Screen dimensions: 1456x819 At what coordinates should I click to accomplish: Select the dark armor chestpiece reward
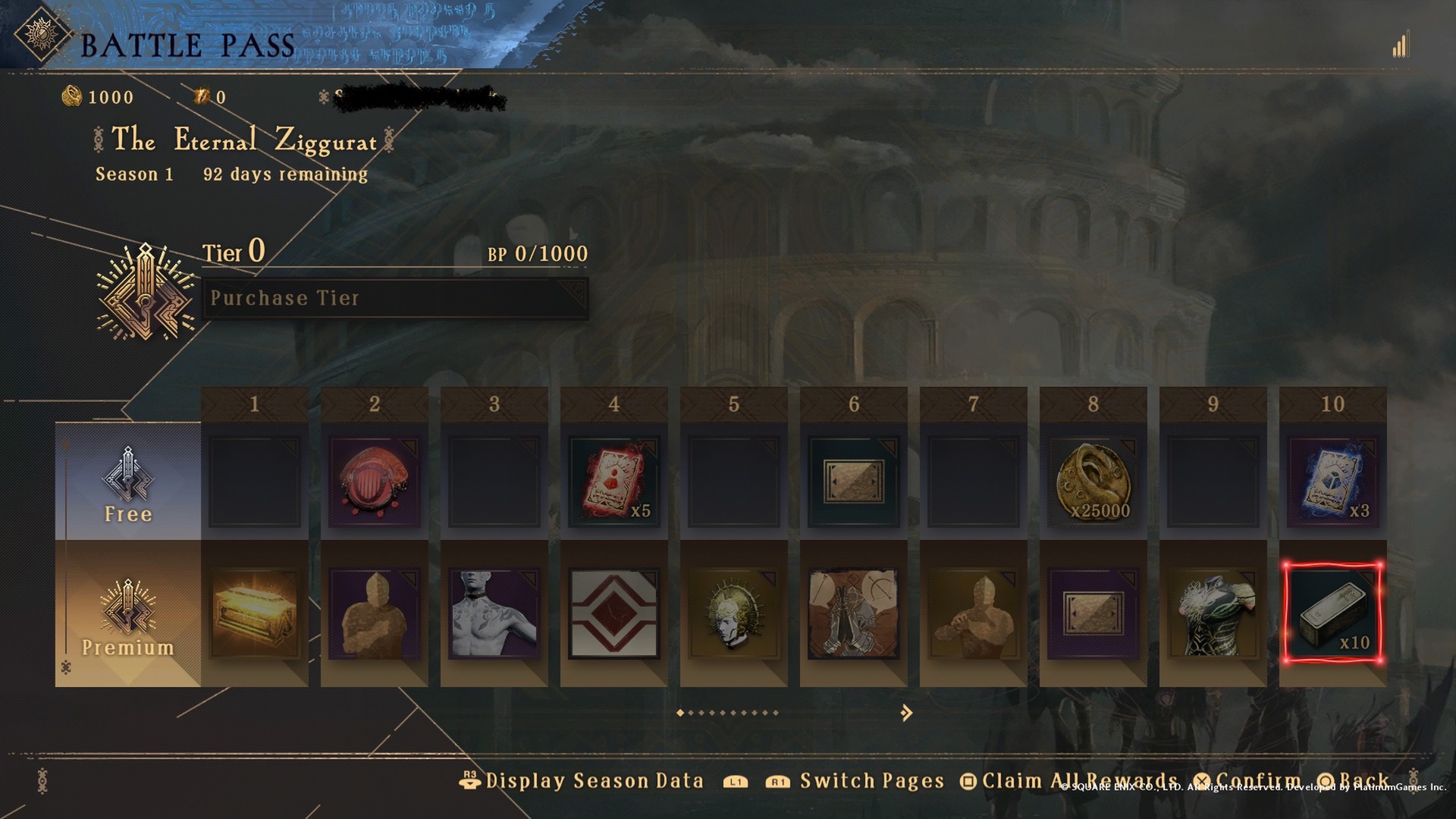click(x=1213, y=614)
